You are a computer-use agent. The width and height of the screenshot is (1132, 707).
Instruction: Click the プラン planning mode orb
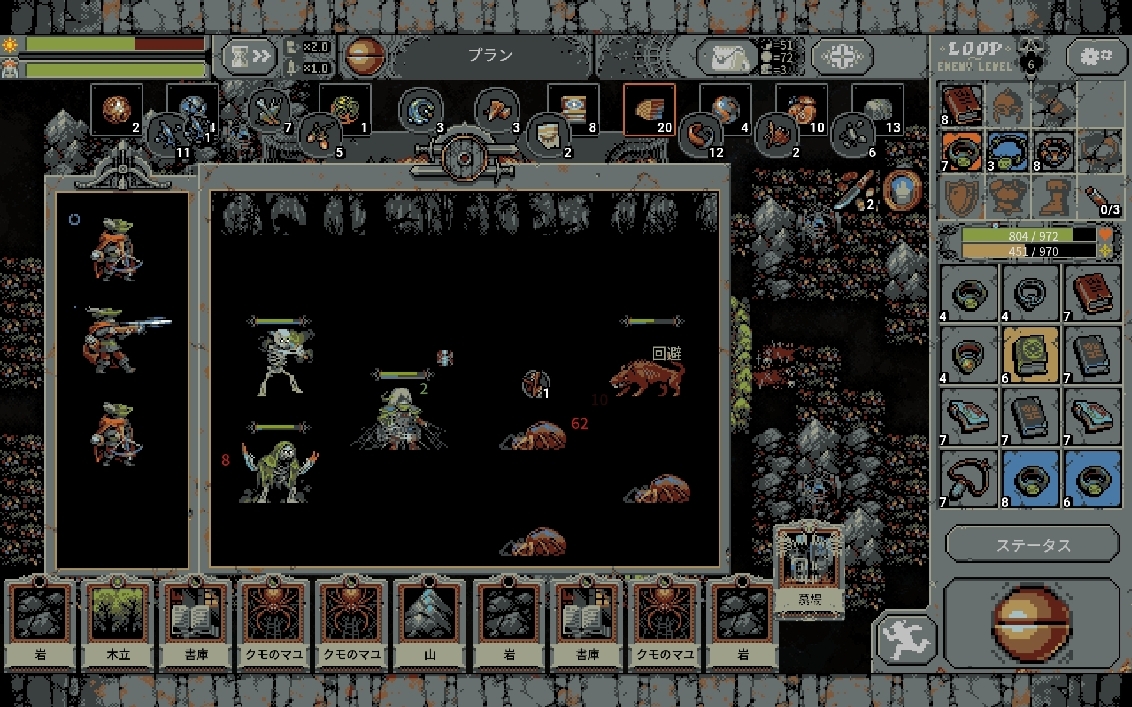click(x=365, y=56)
